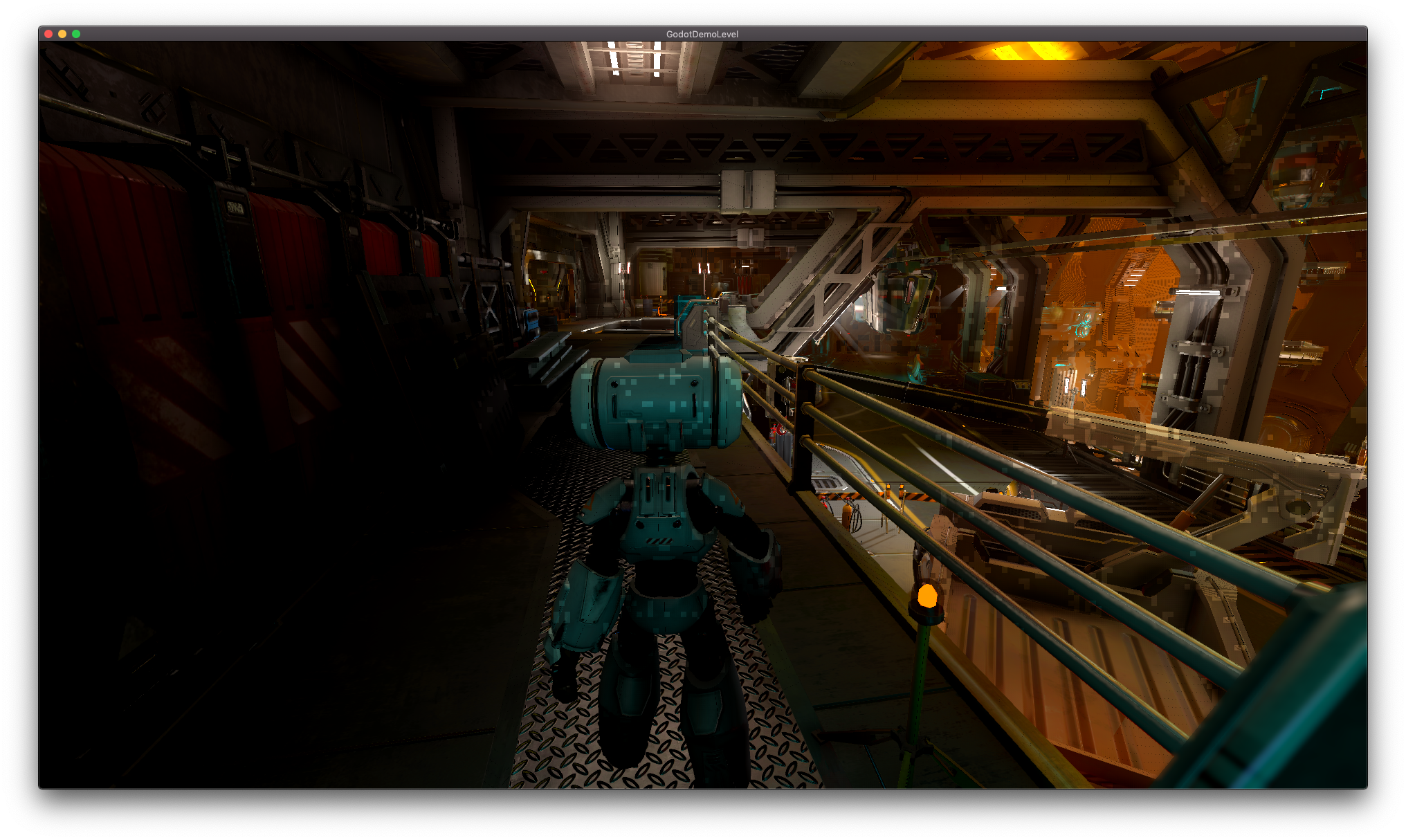Viewport: 1406px width, 840px height.
Task: Close the GodotDemoLevel window
Action: pos(48,34)
